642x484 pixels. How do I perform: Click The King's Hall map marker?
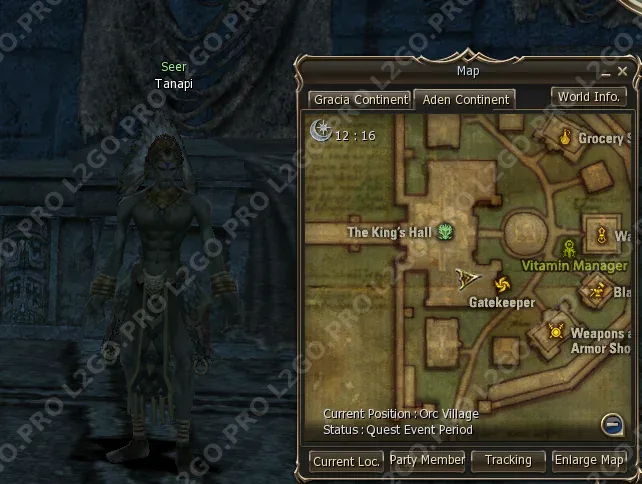445,232
